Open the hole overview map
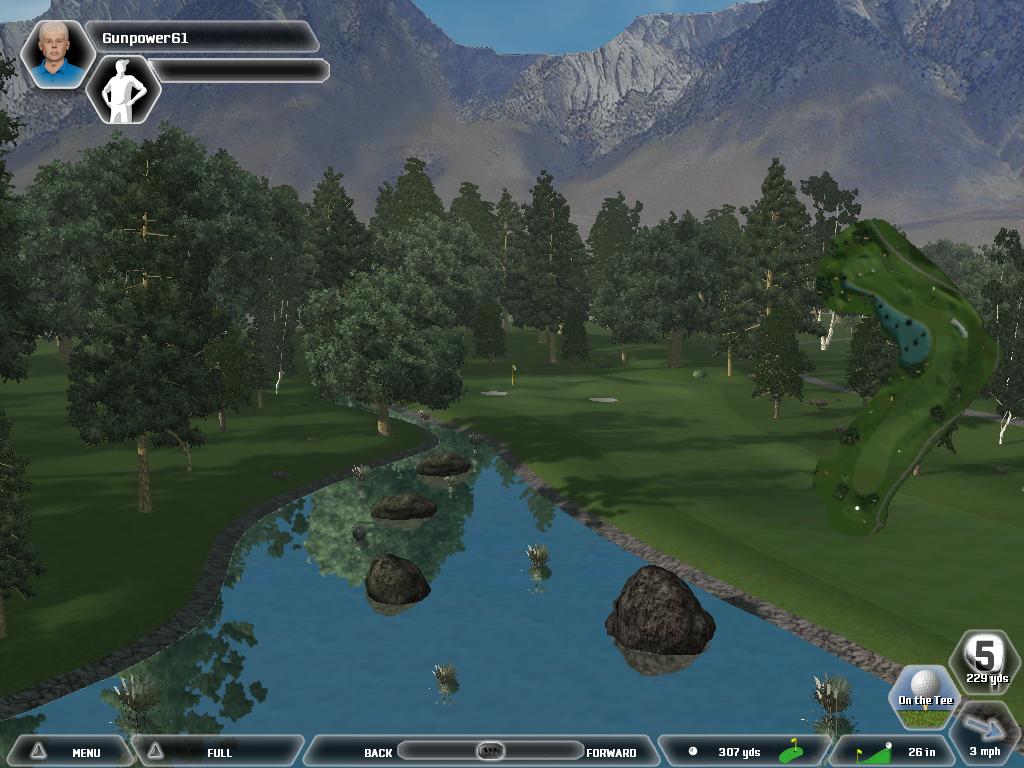 pyautogui.click(x=903, y=375)
